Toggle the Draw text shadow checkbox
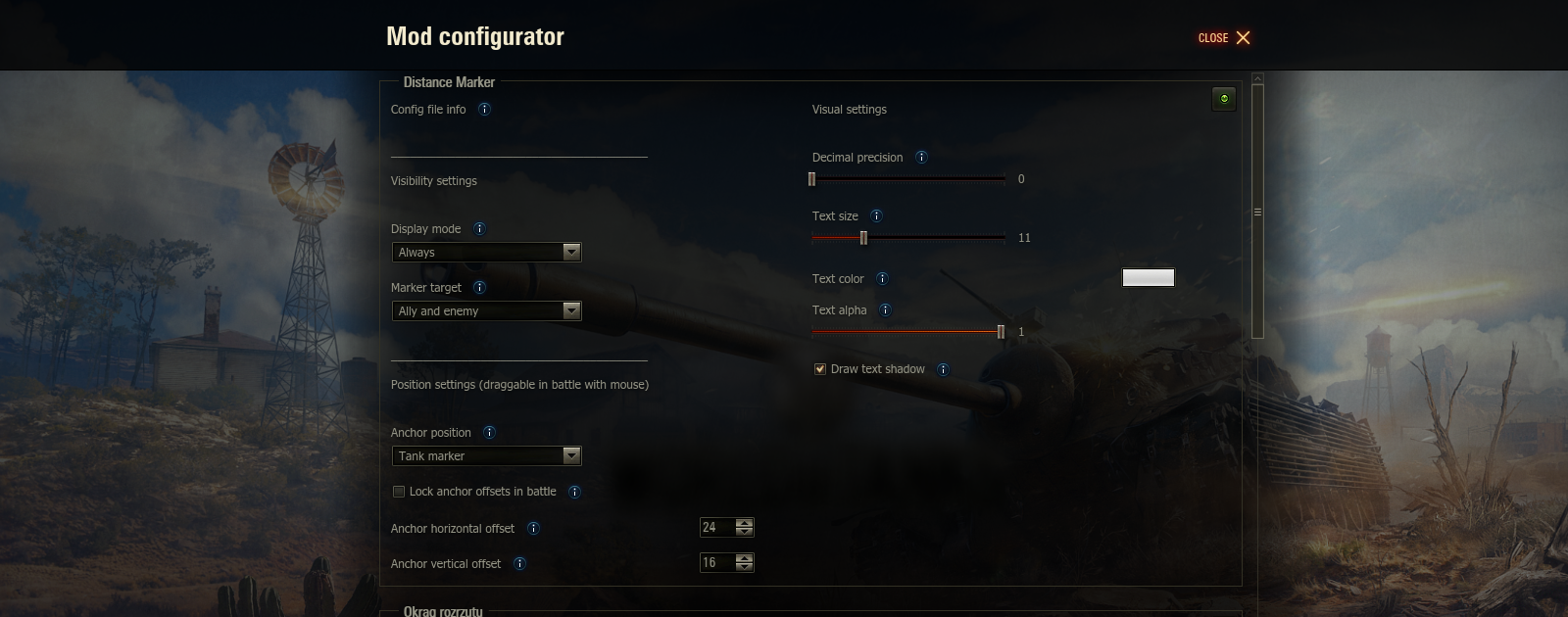1568x617 pixels. pos(820,369)
